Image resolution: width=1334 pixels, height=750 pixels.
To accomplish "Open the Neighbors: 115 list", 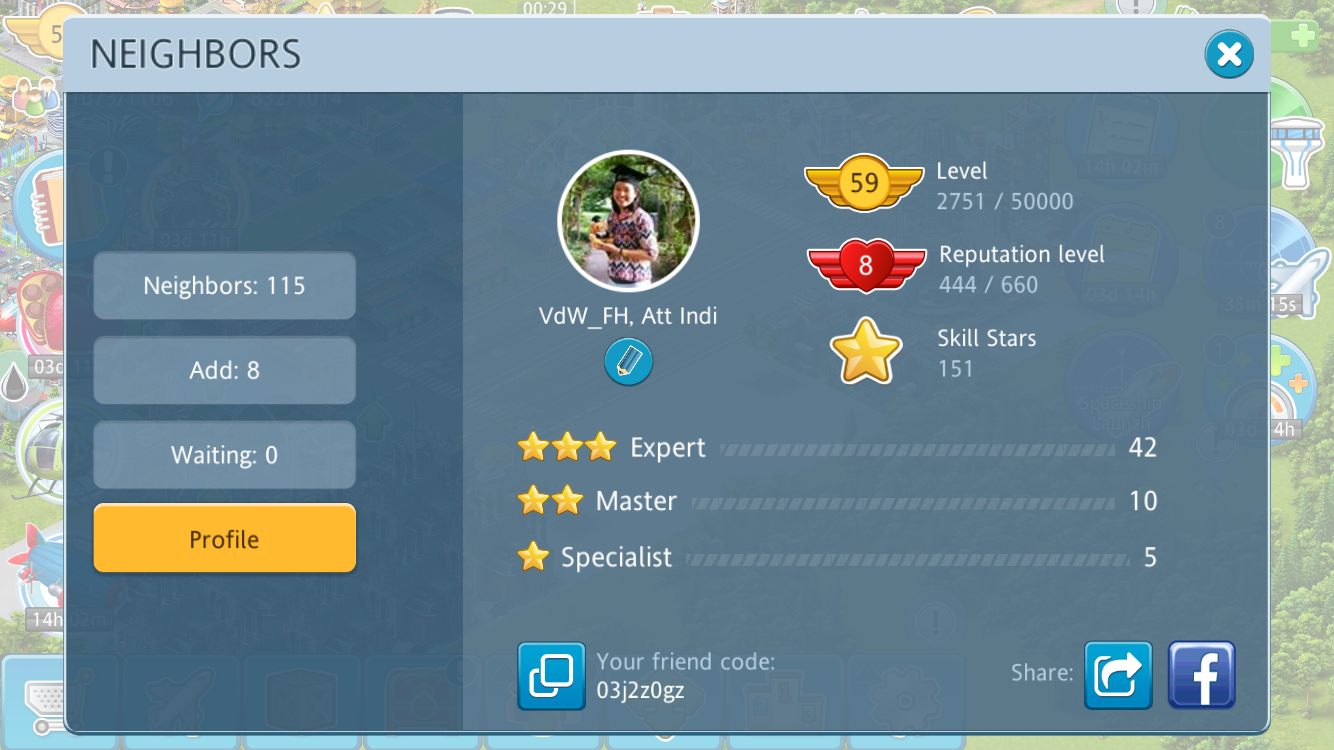I will [224, 286].
